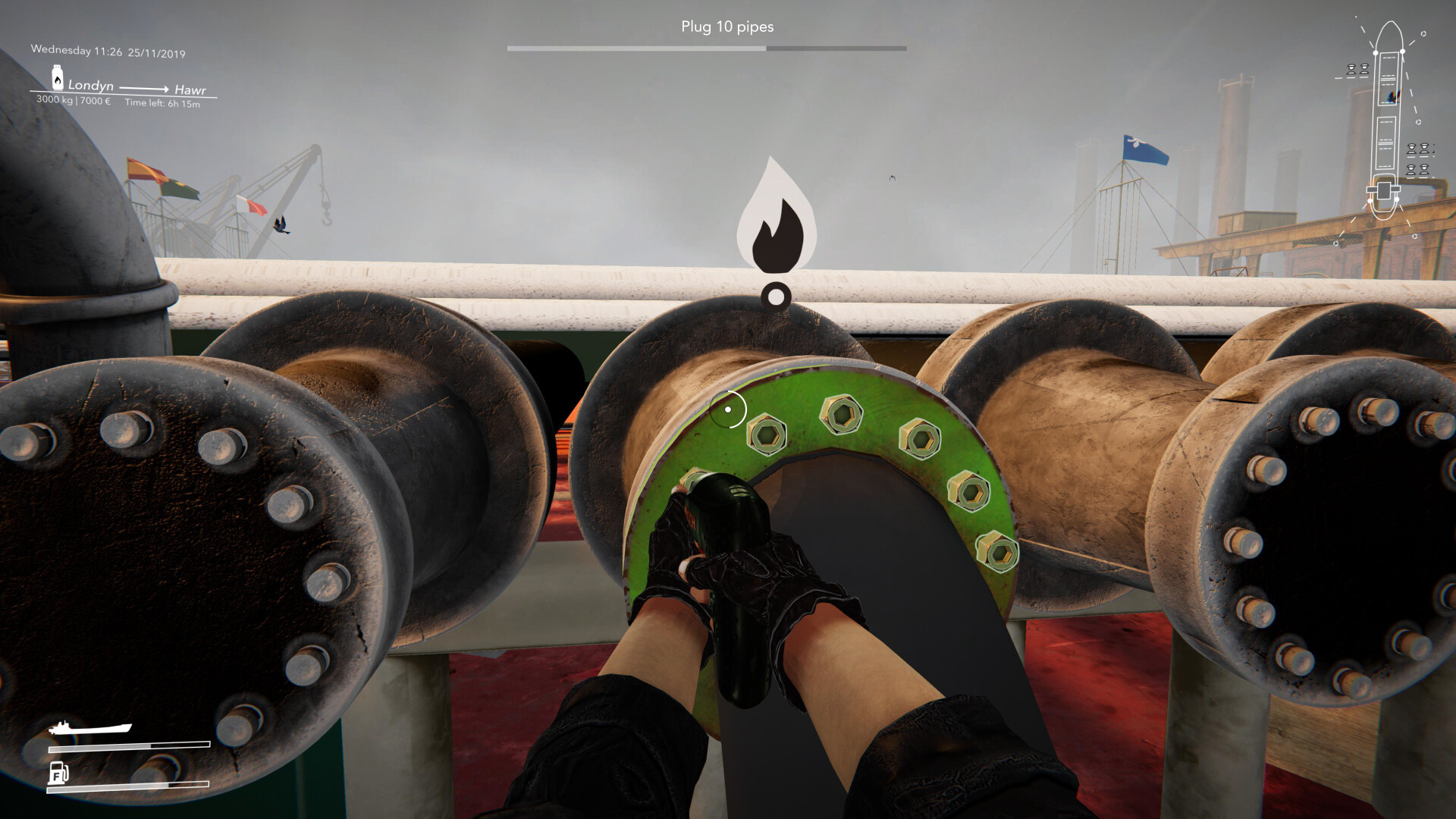
Task: Select the ship silhouette health icon
Action: [x=89, y=726]
